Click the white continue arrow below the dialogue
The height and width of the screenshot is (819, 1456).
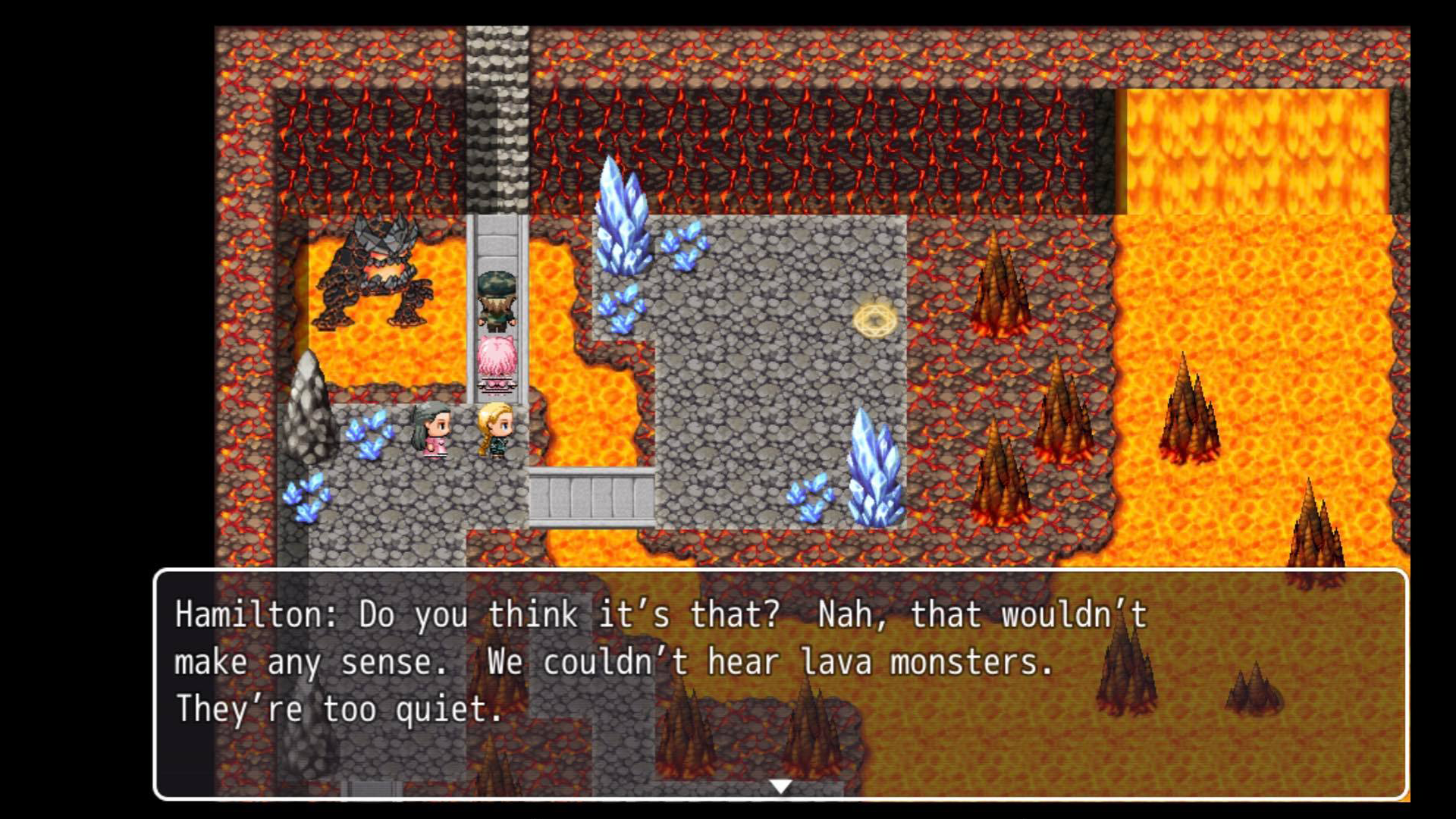pos(780,786)
